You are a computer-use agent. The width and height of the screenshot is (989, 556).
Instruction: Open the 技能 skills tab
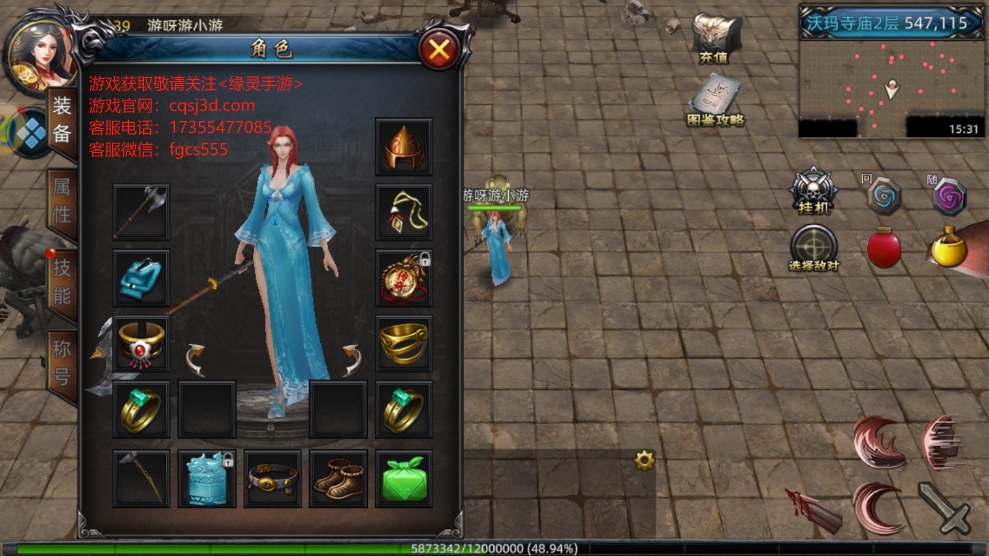(x=62, y=282)
